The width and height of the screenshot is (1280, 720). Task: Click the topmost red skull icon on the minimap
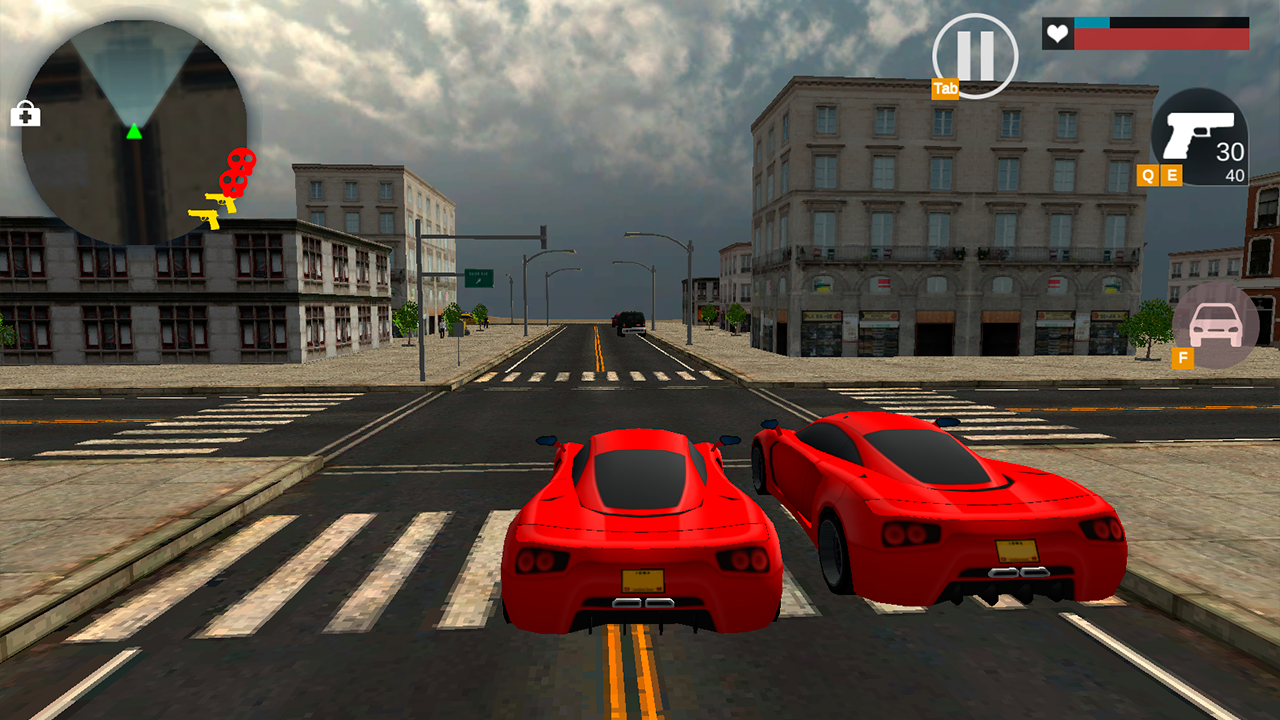coord(241,160)
